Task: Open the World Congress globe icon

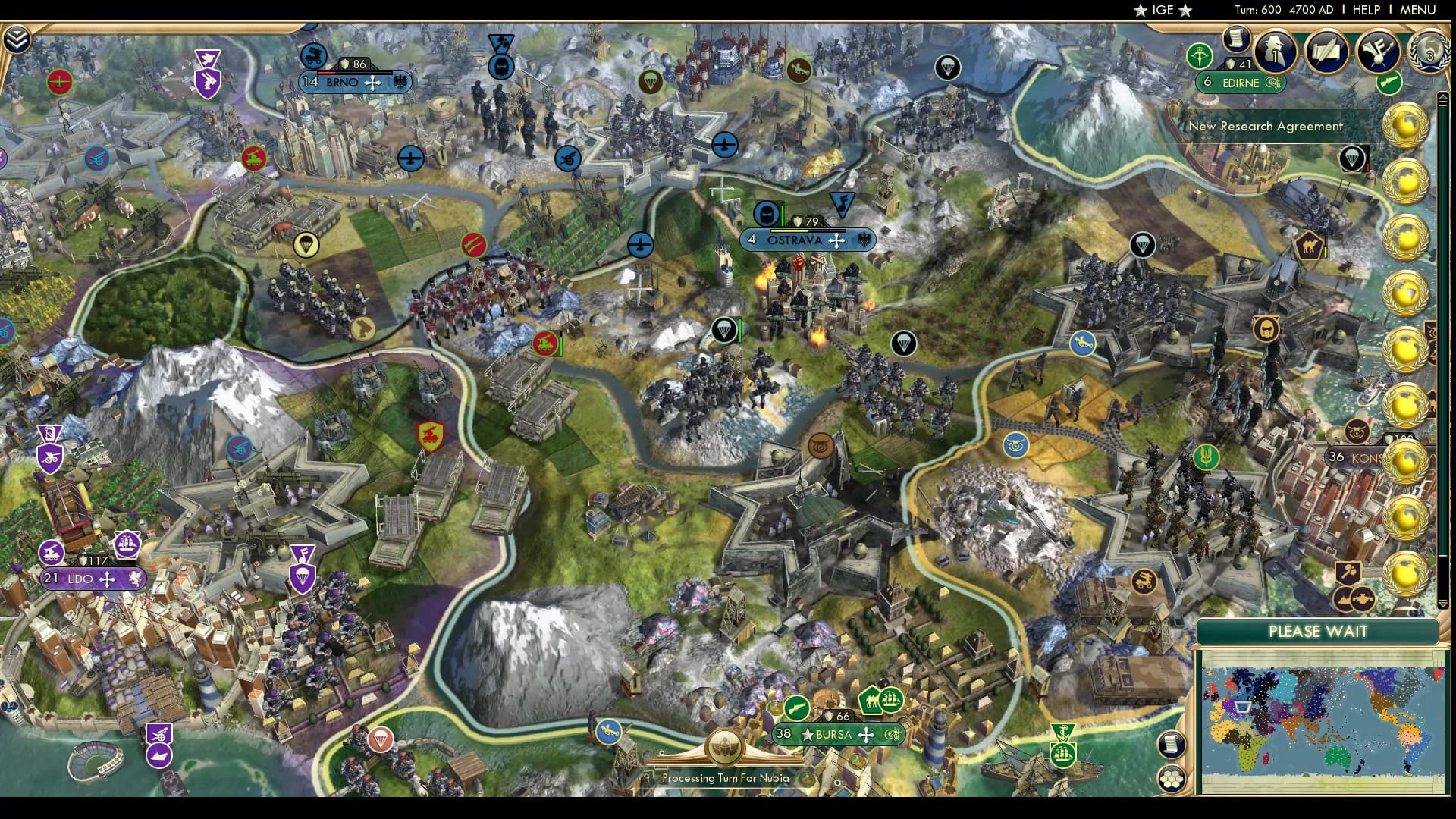Action: [x=1429, y=52]
